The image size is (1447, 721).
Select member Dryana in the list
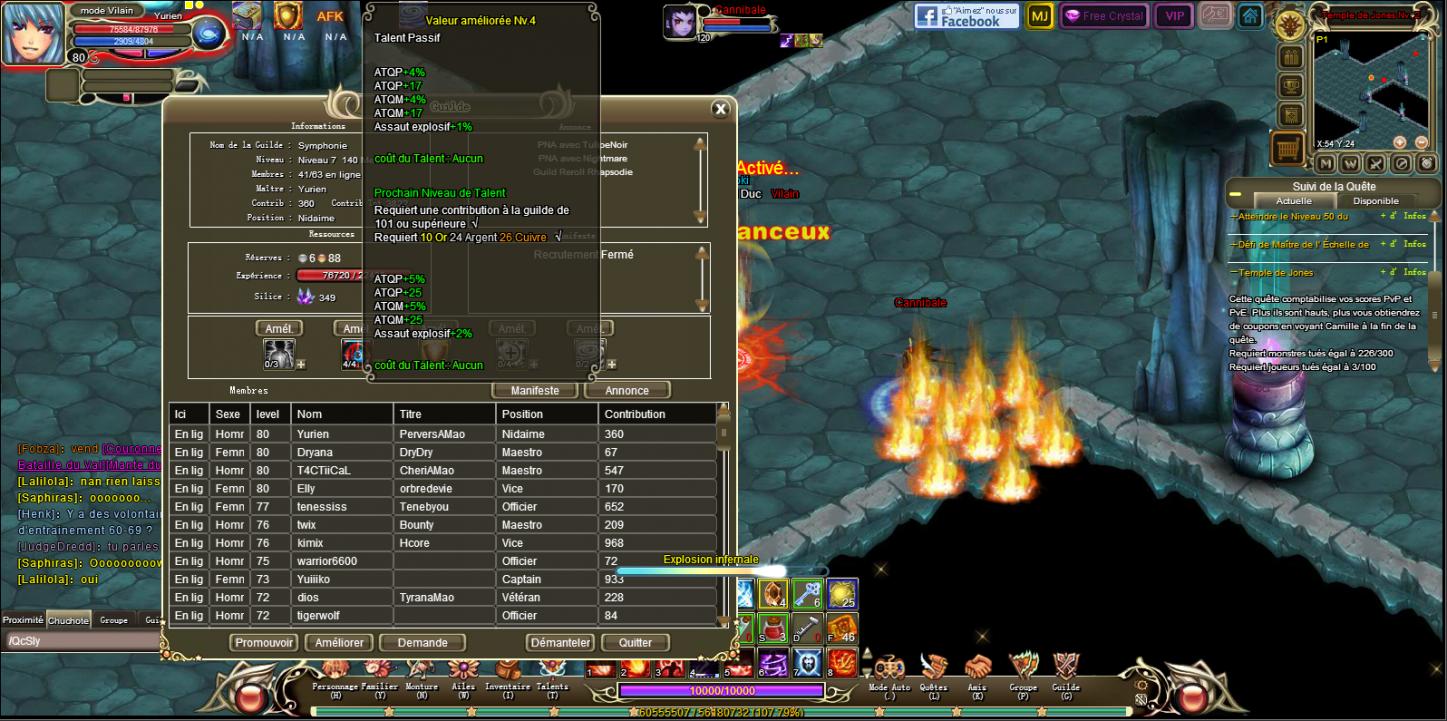(313, 453)
